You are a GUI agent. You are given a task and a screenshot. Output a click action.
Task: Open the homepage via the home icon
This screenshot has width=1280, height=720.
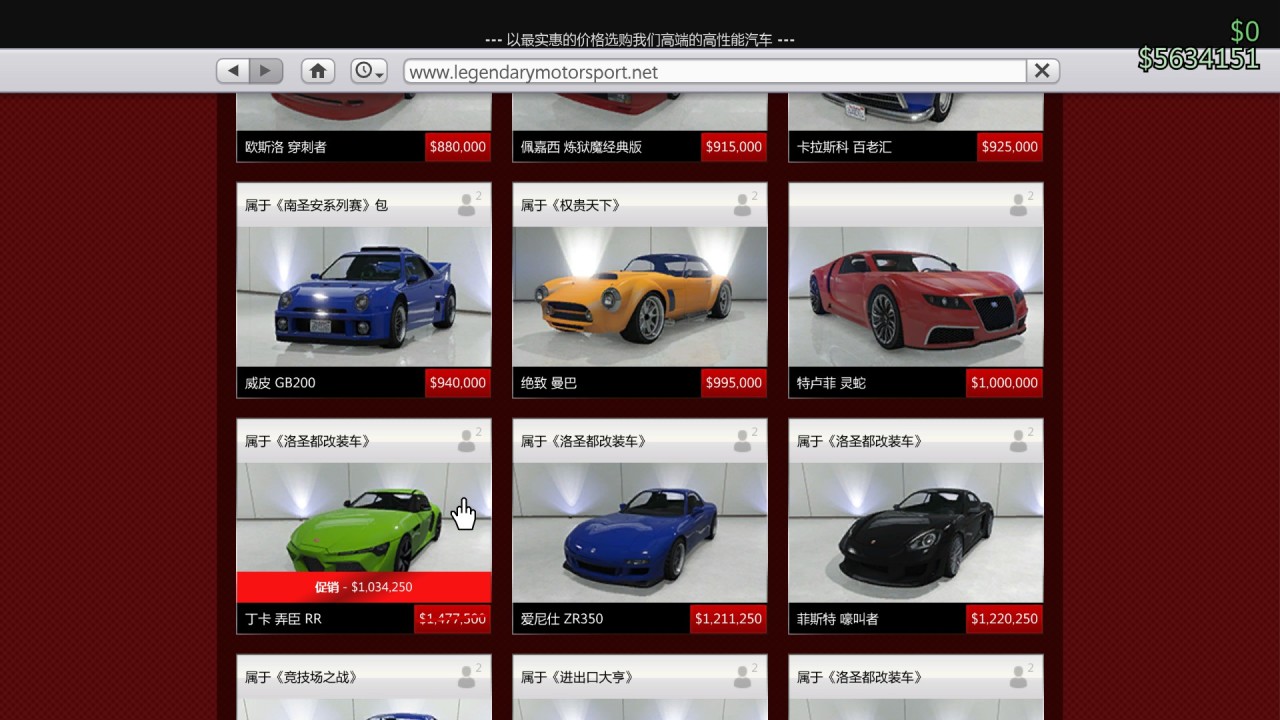click(x=317, y=71)
